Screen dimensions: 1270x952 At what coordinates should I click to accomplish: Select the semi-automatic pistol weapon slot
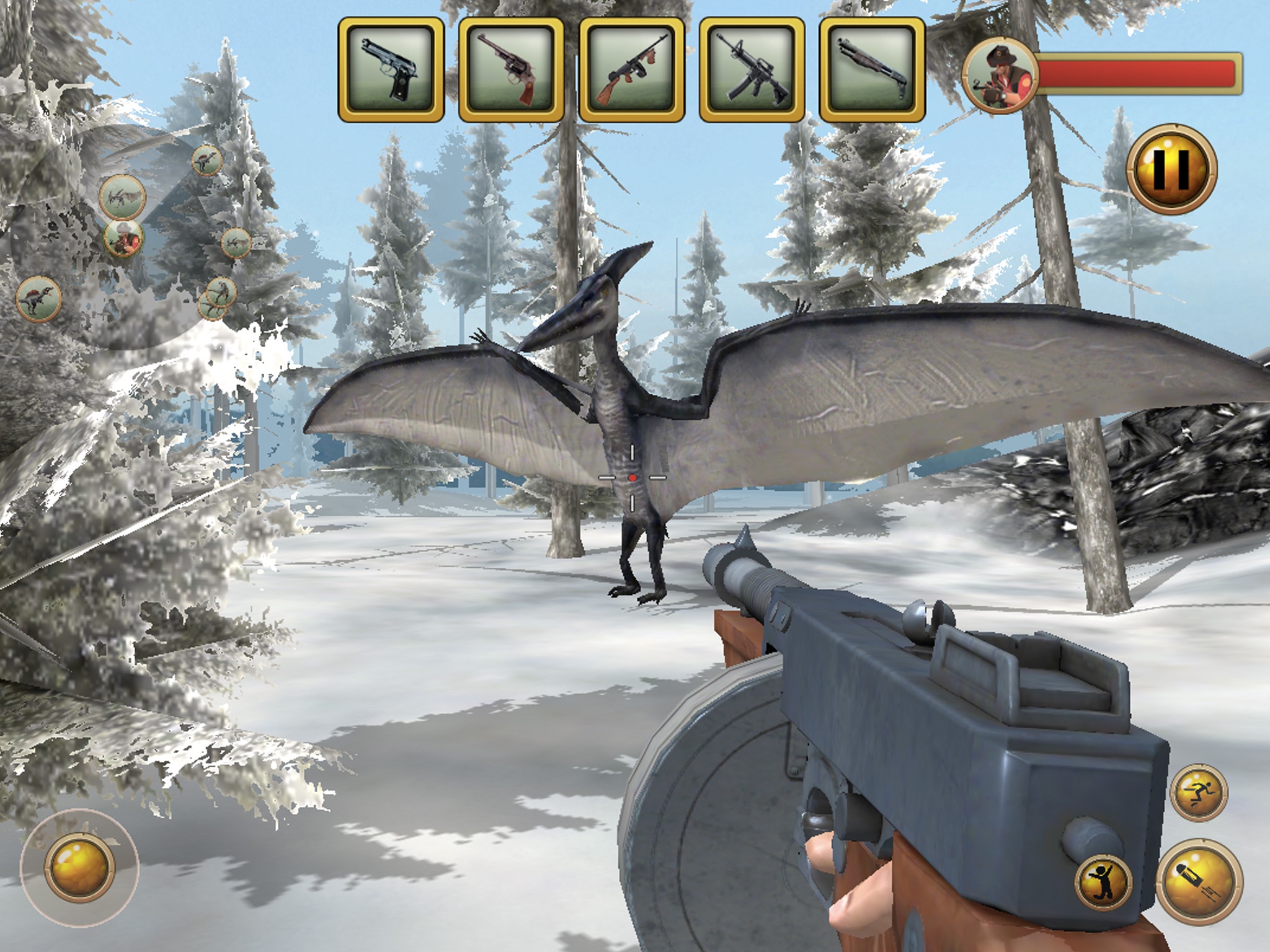click(391, 69)
